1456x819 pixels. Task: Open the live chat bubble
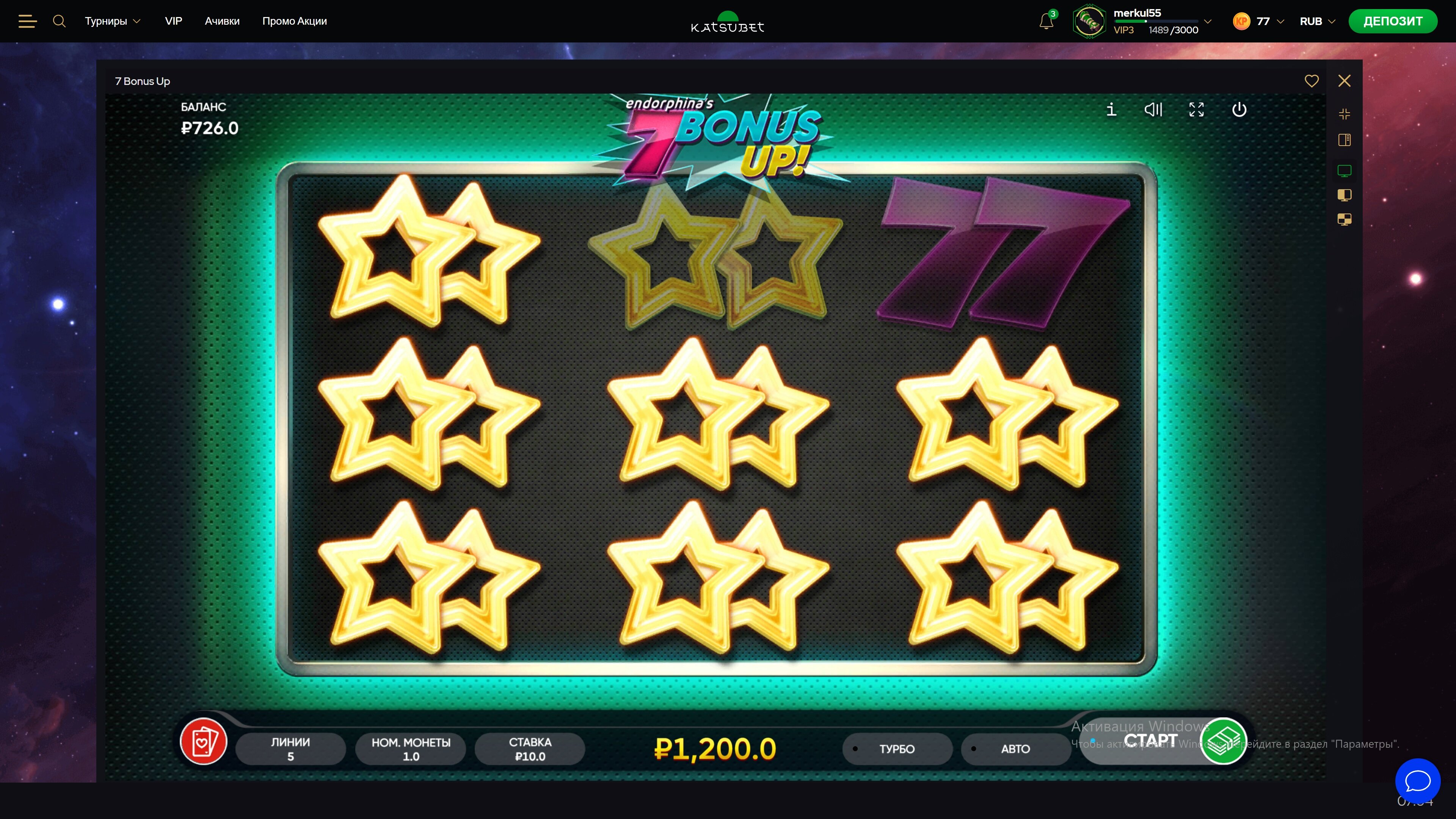[x=1418, y=781]
